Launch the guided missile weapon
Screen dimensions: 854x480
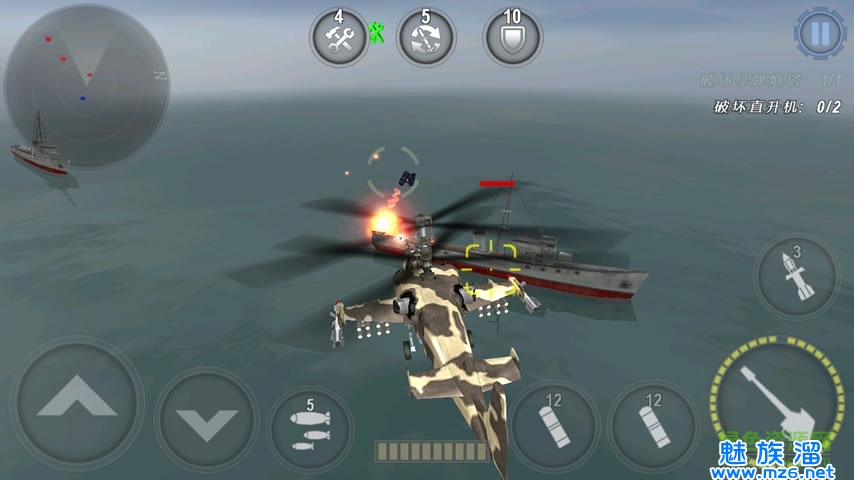click(x=796, y=277)
